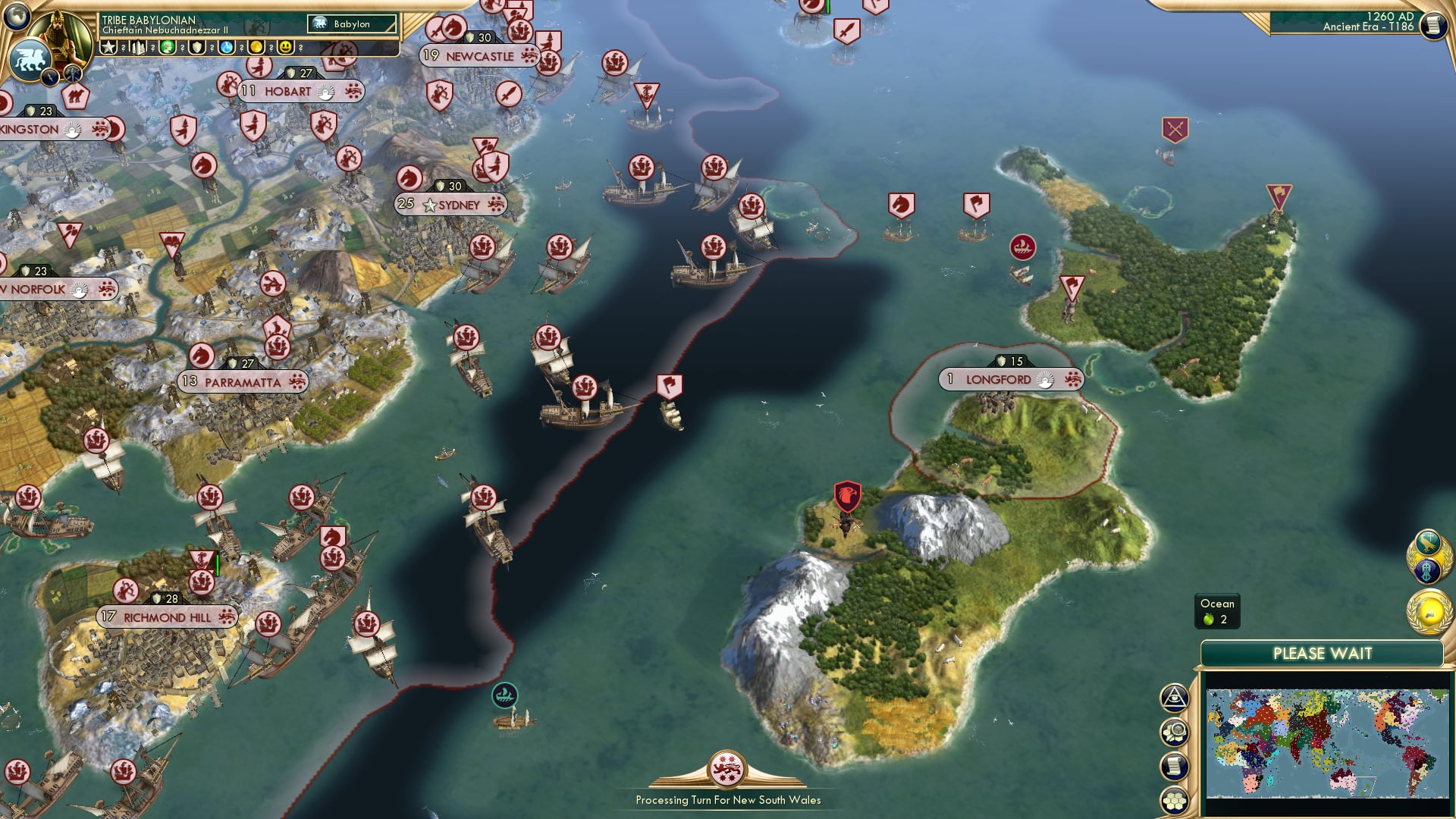This screenshot has width=1456, height=819.
Task: Open the notification log scroll icon
Action: point(1174,766)
